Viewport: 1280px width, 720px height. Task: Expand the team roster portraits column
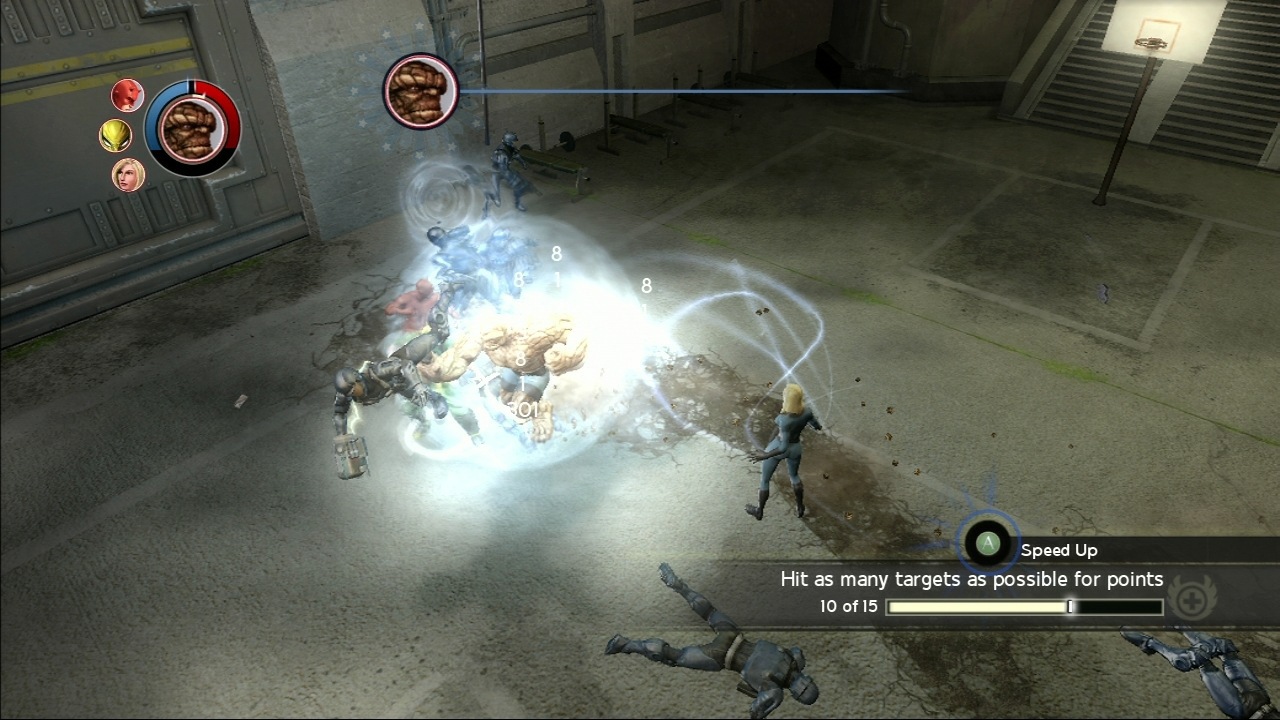point(122,134)
